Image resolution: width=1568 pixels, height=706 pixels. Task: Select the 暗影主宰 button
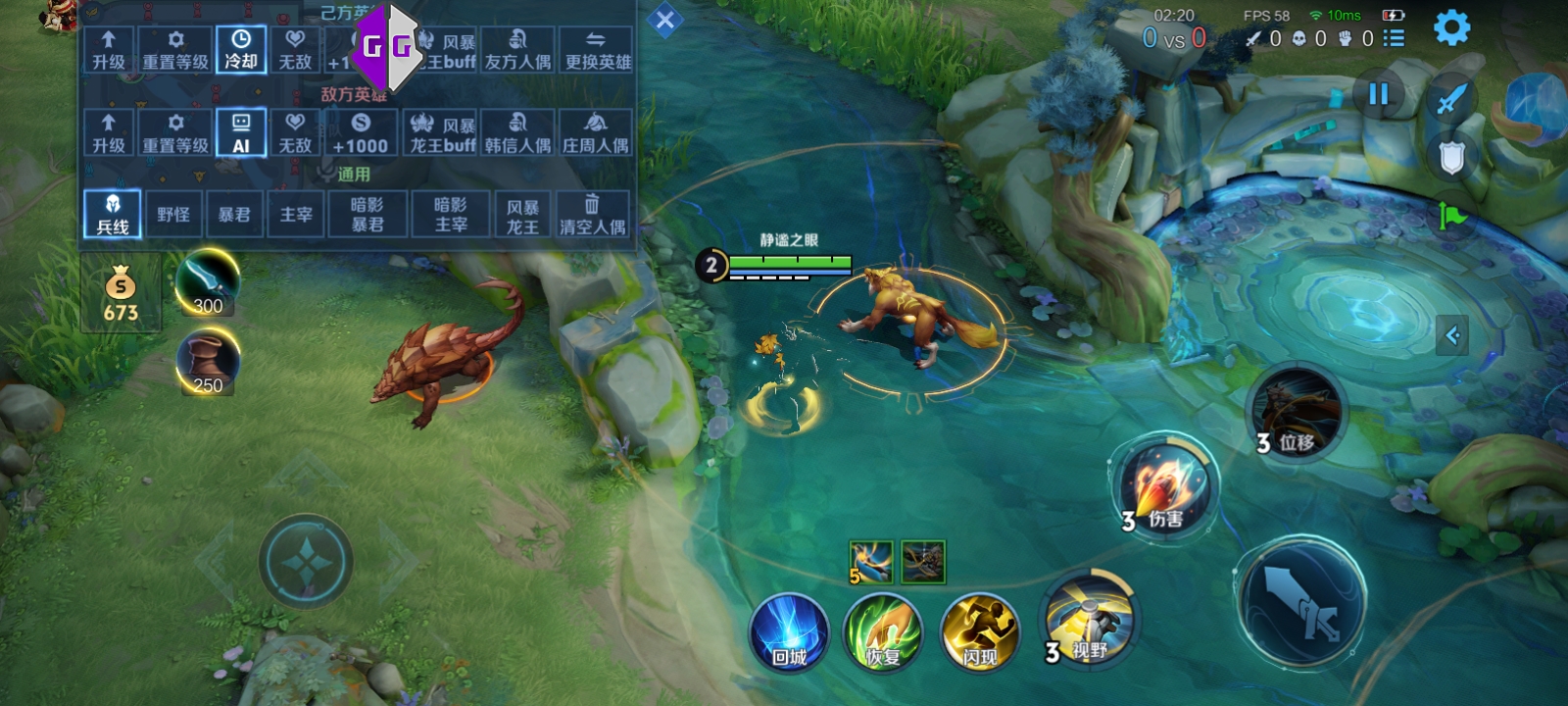(451, 215)
